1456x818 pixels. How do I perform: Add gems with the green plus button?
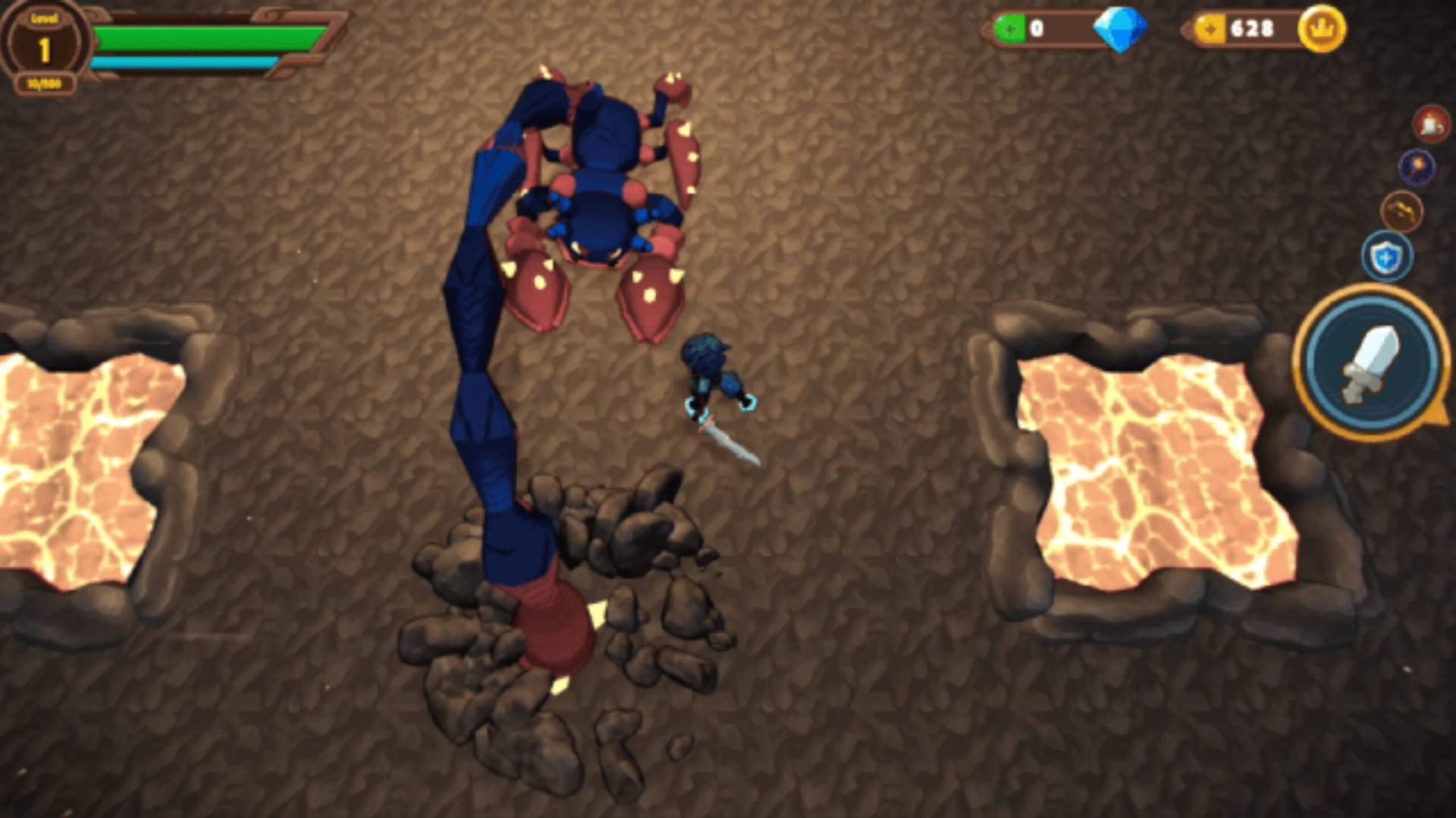pos(1010,29)
